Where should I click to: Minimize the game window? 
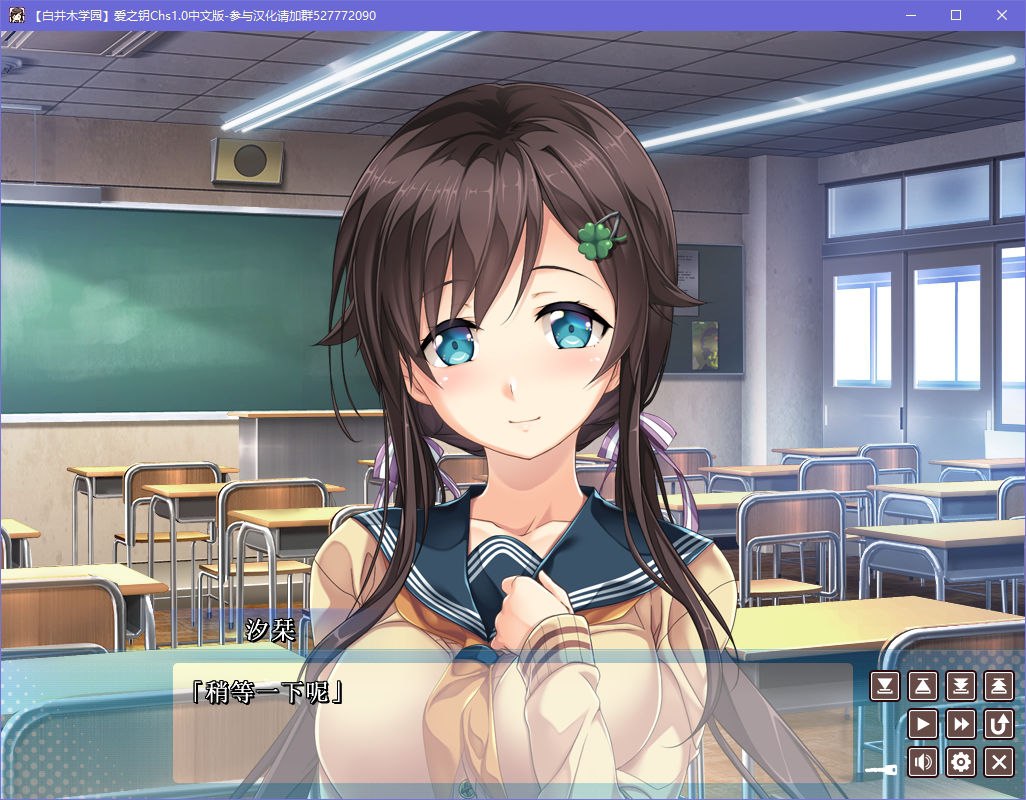(911, 15)
